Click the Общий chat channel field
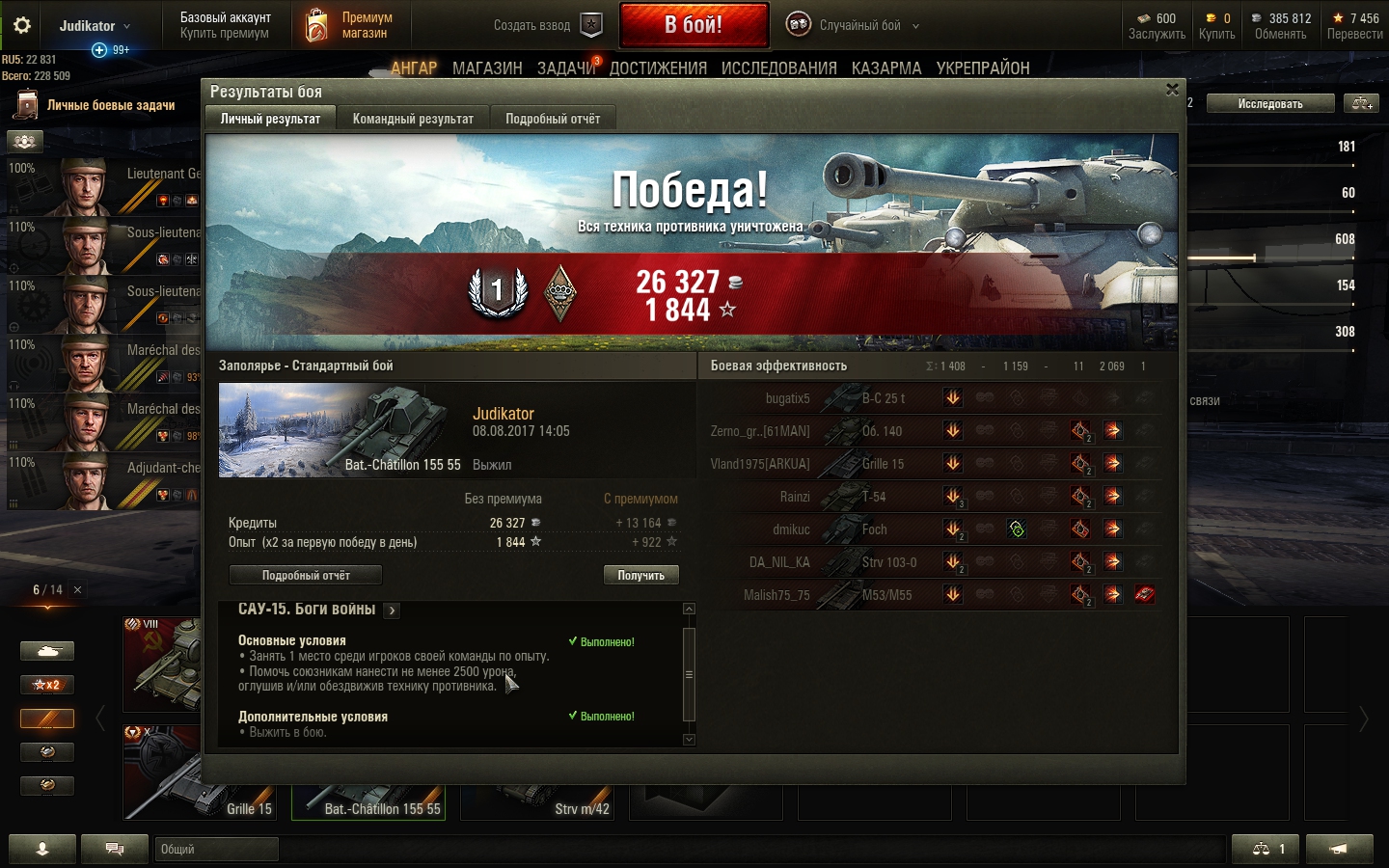1389x868 pixels. point(216,849)
